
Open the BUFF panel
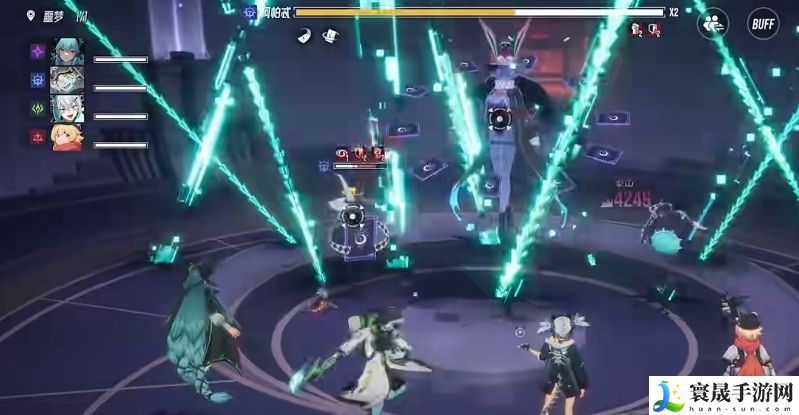(x=763, y=23)
